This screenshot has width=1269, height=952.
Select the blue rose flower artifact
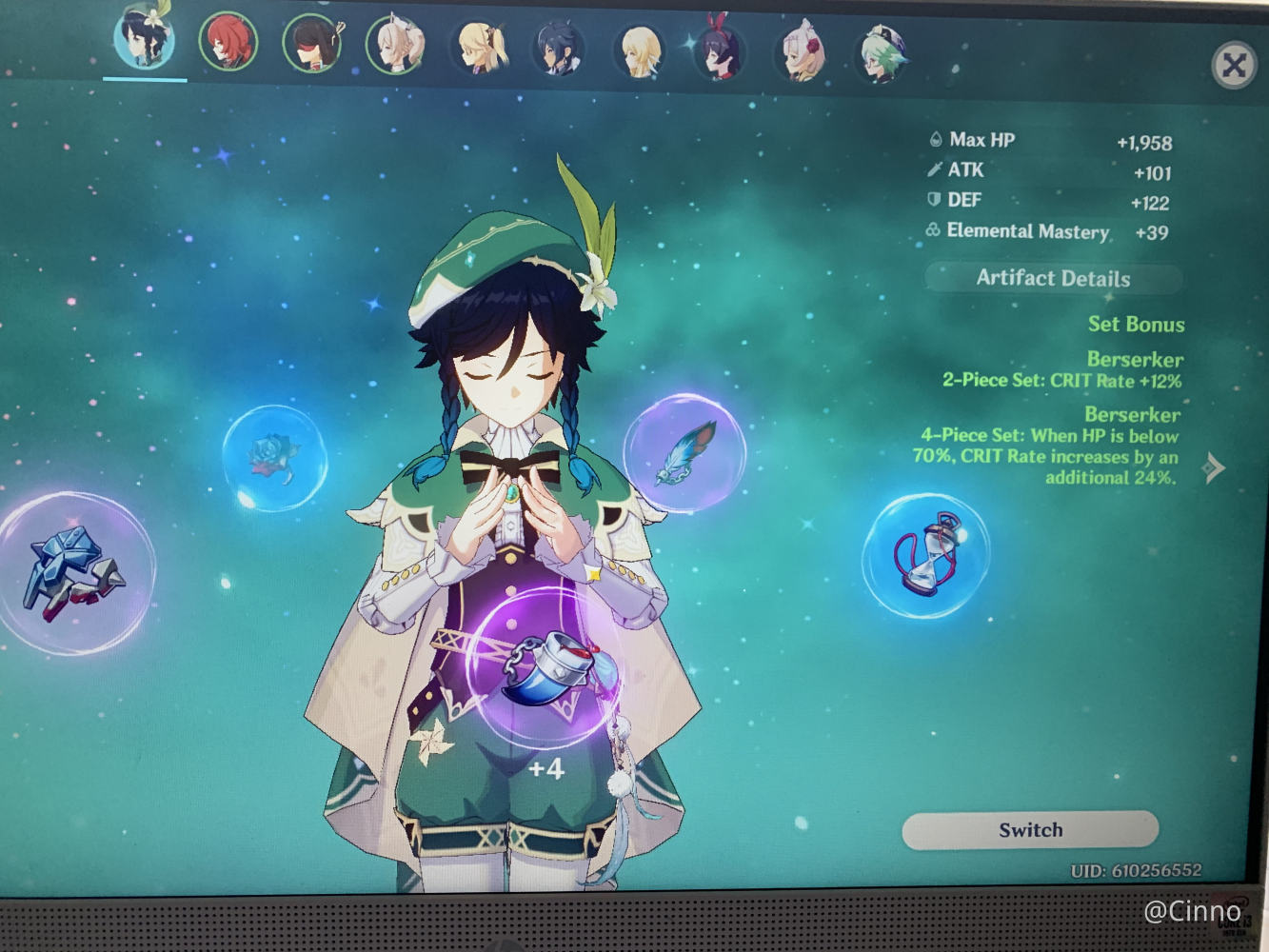(274, 458)
